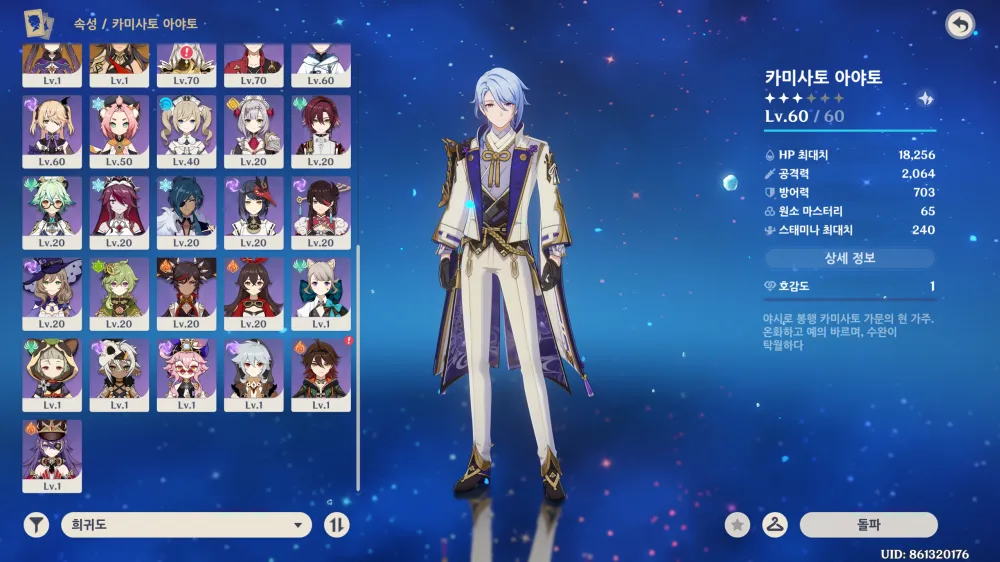Choose pink-haired Dori's portrait

click(x=186, y=374)
